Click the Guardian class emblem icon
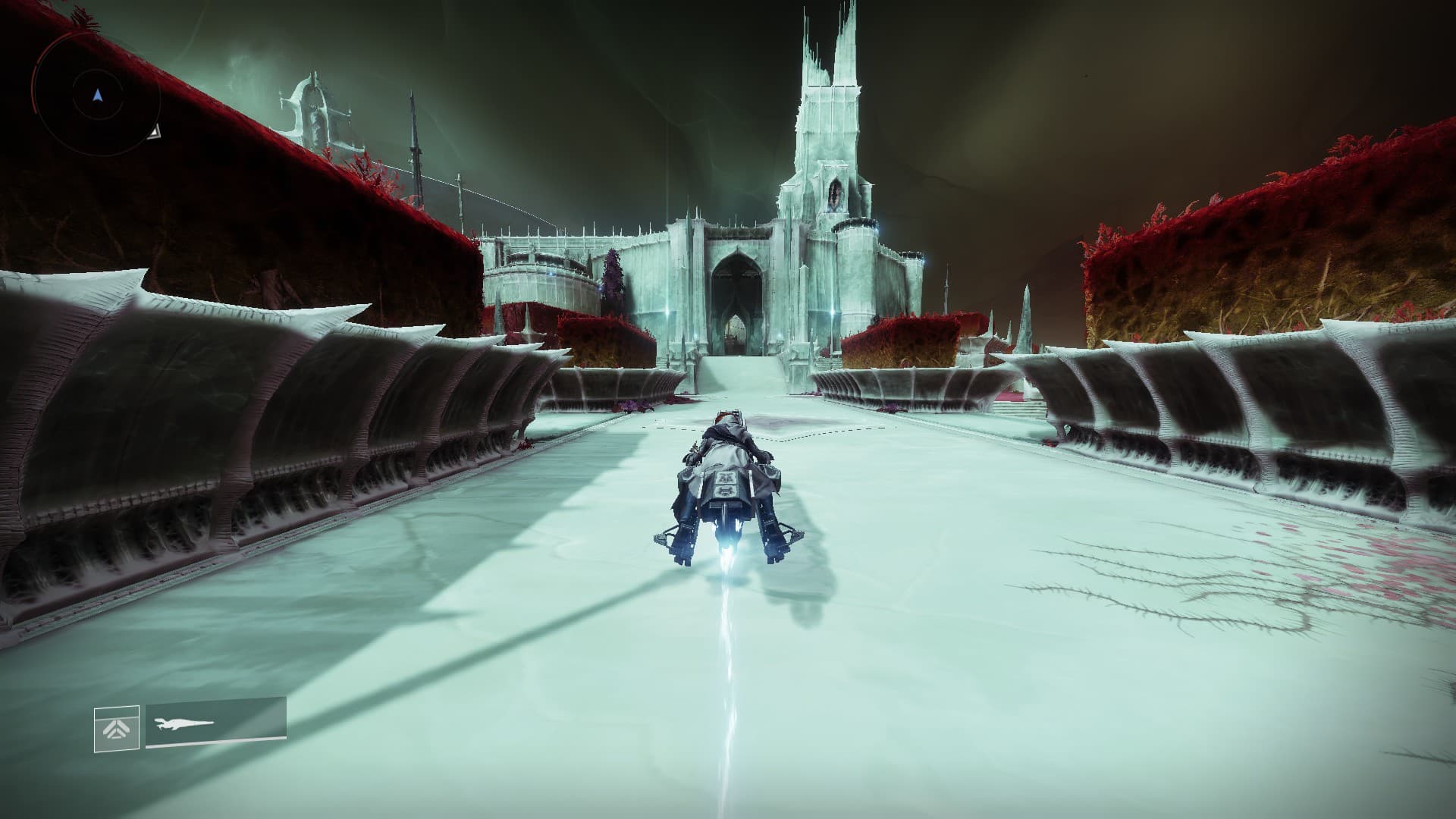Image resolution: width=1456 pixels, height=819 pixels. [117, 729]
